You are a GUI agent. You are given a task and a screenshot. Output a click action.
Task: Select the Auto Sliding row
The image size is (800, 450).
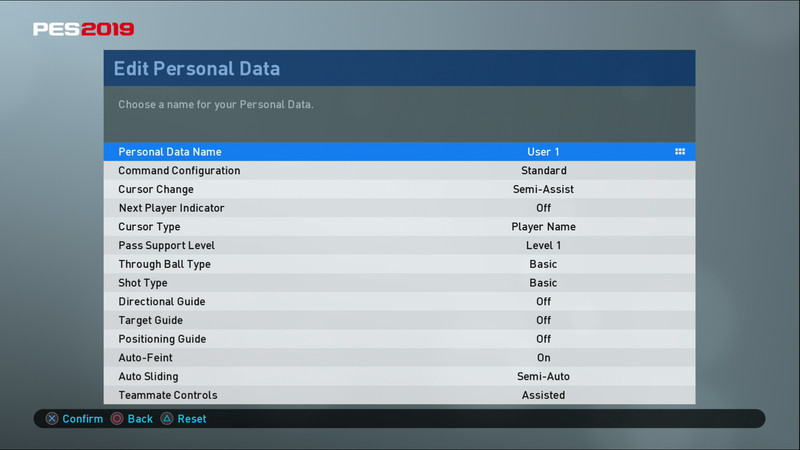pyautogui.click(x=400, y=376)
